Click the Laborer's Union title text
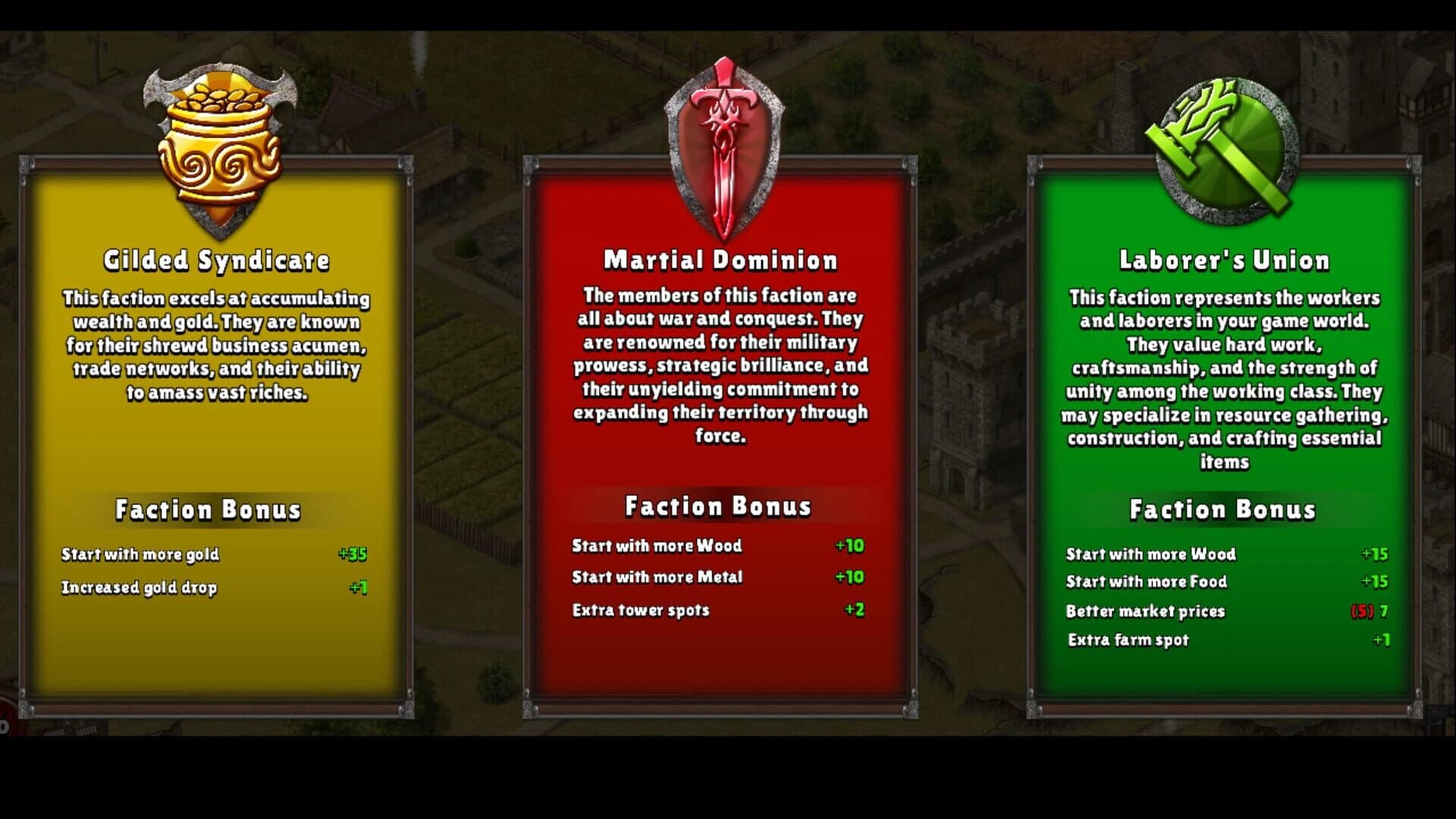This screenshot has height=819, width=1456. point(1223,259)
